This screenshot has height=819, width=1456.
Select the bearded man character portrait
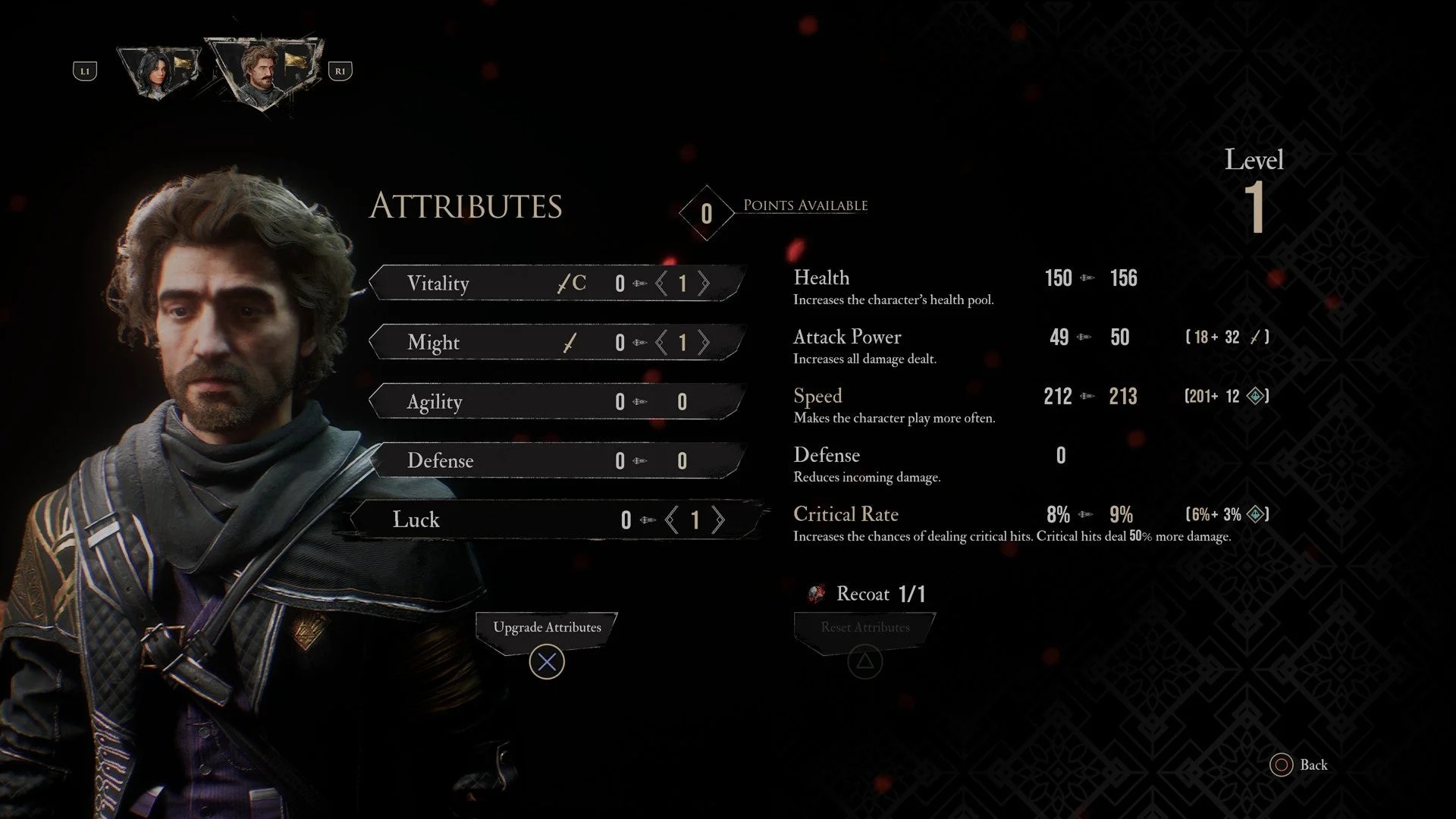(262, 71)
